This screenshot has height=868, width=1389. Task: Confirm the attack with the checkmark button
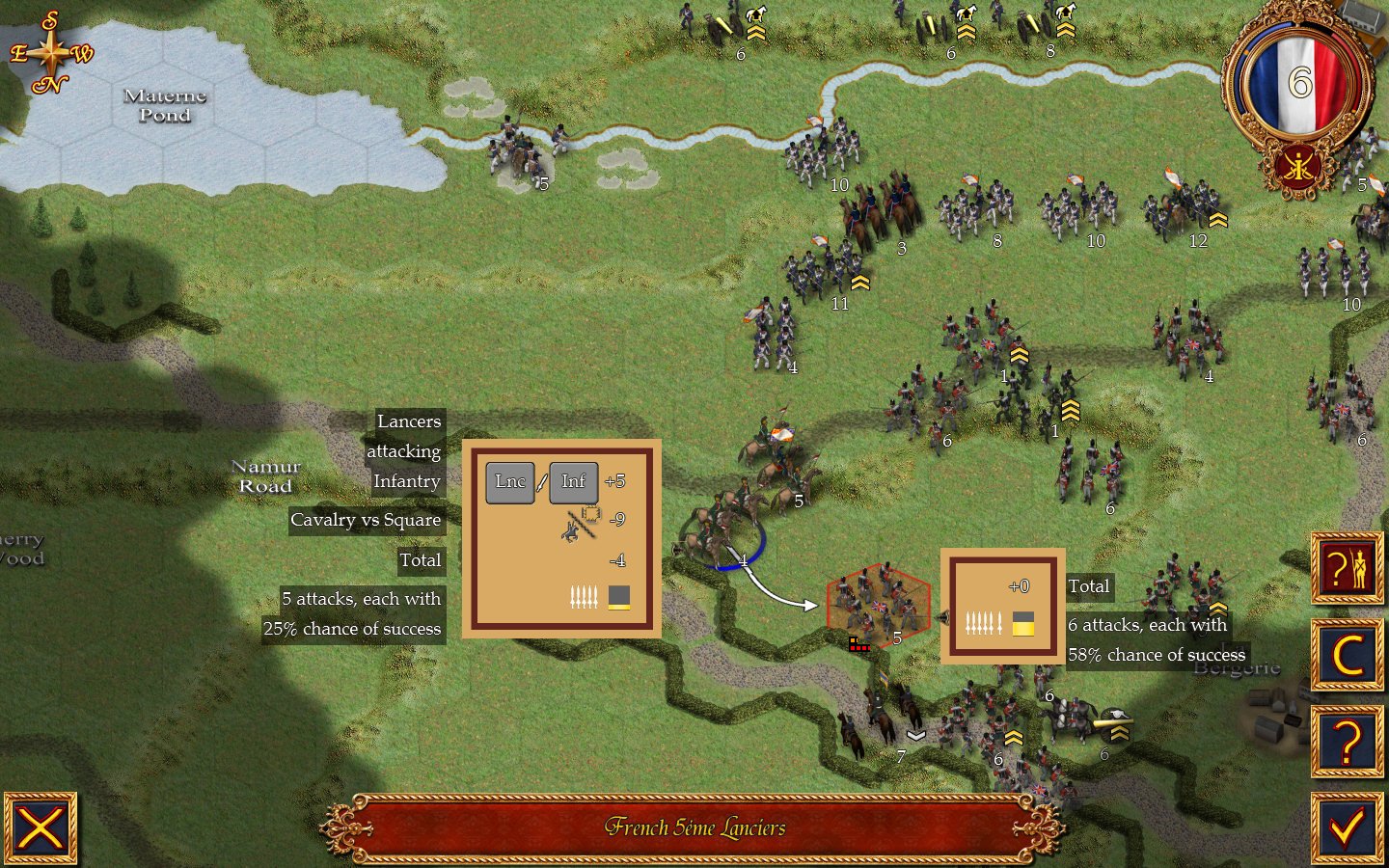pyautogui.click(x=1347, y=827)
